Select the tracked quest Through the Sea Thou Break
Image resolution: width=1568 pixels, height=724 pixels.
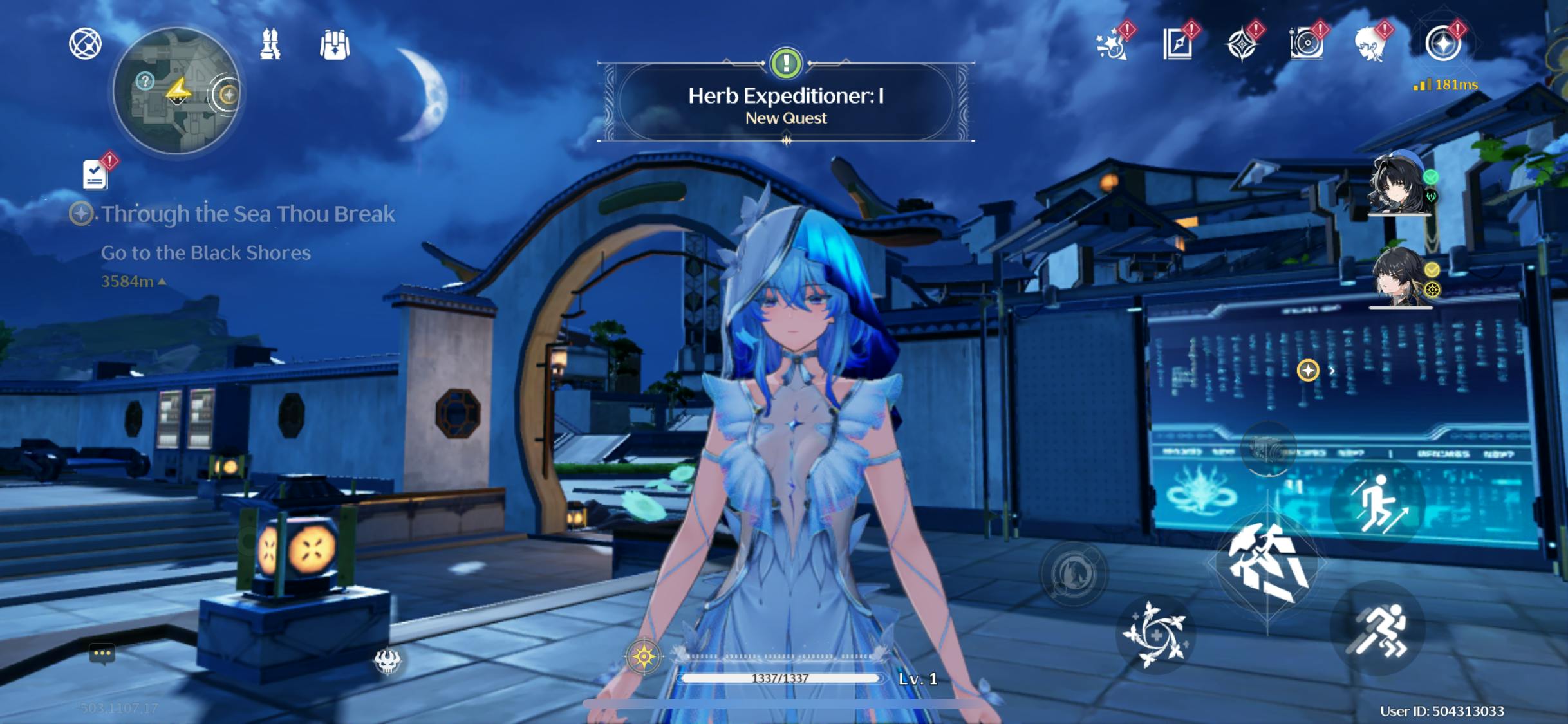point(247,214)
